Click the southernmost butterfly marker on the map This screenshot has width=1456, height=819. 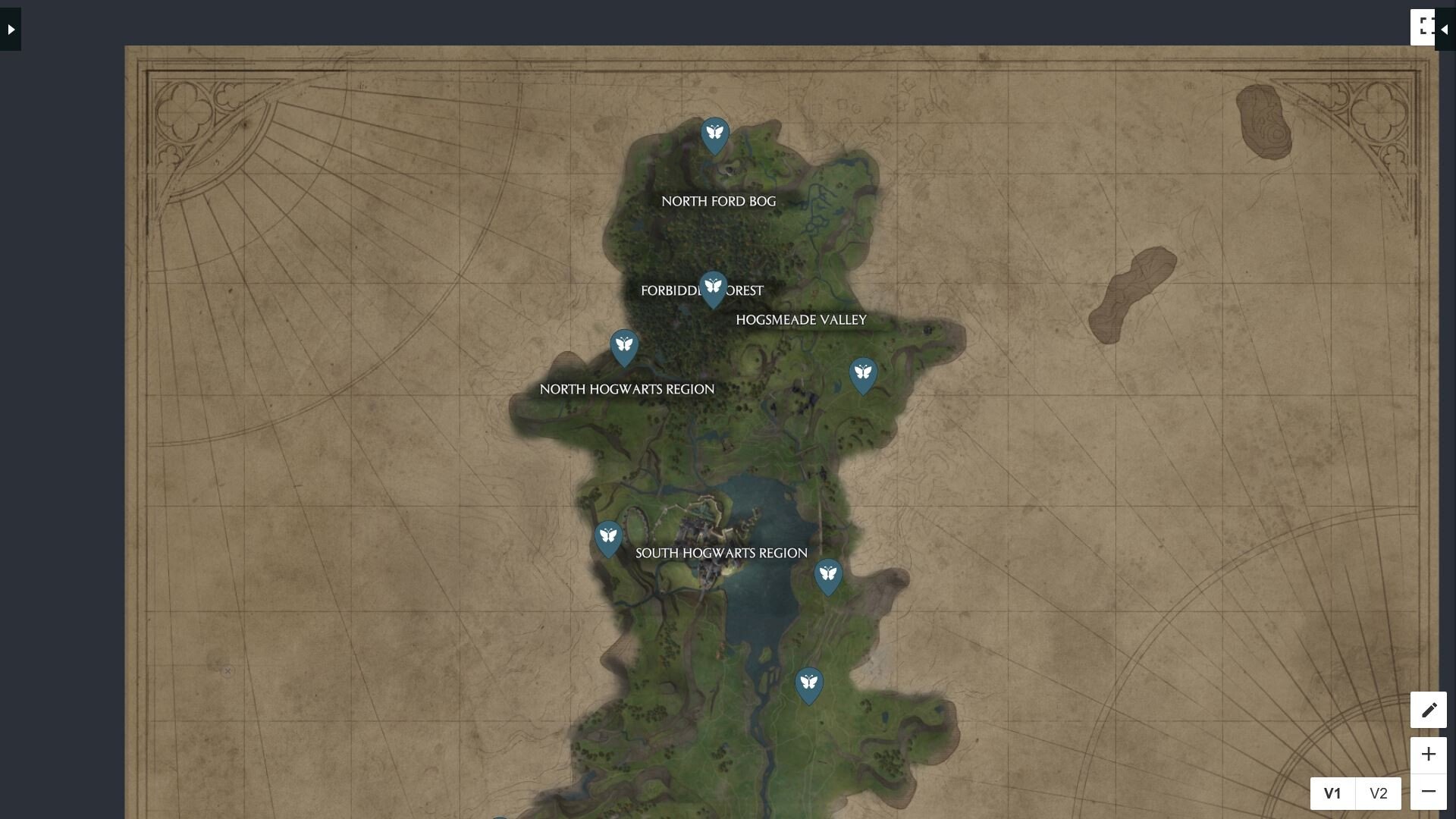pyautogui.click(x=809, y=683)
